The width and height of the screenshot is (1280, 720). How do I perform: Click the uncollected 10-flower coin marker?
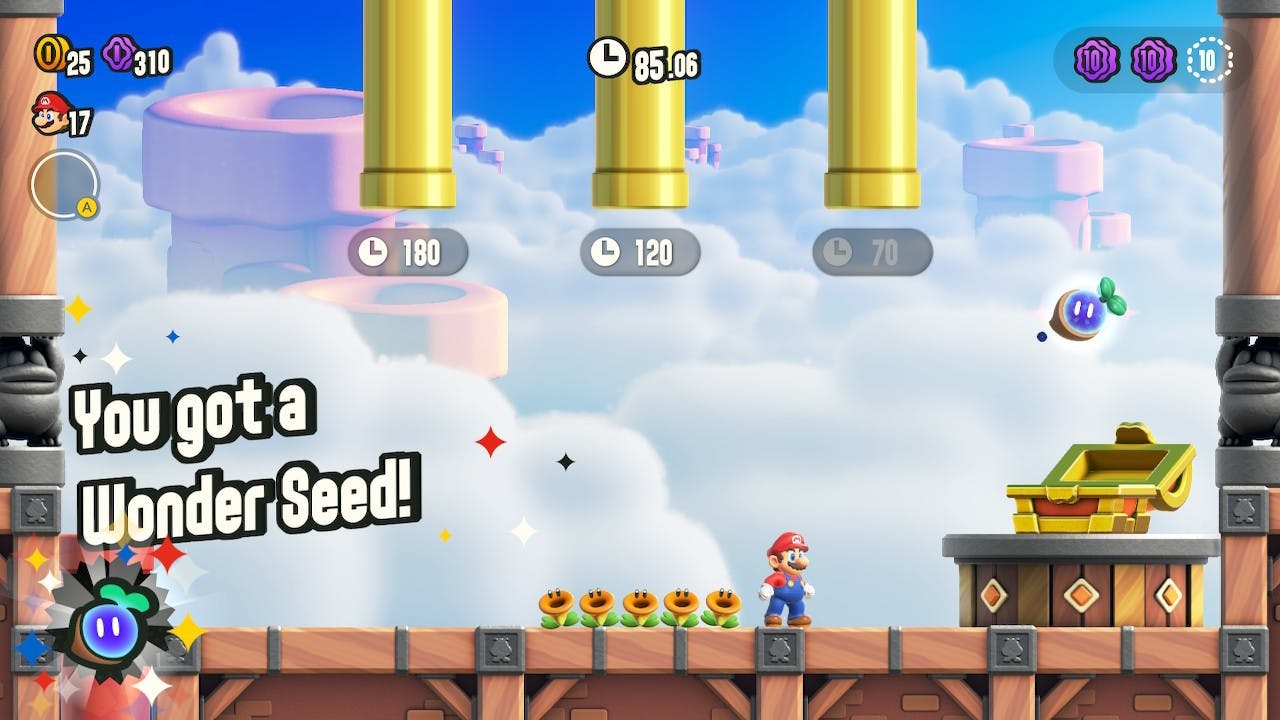click(1209, 61)
